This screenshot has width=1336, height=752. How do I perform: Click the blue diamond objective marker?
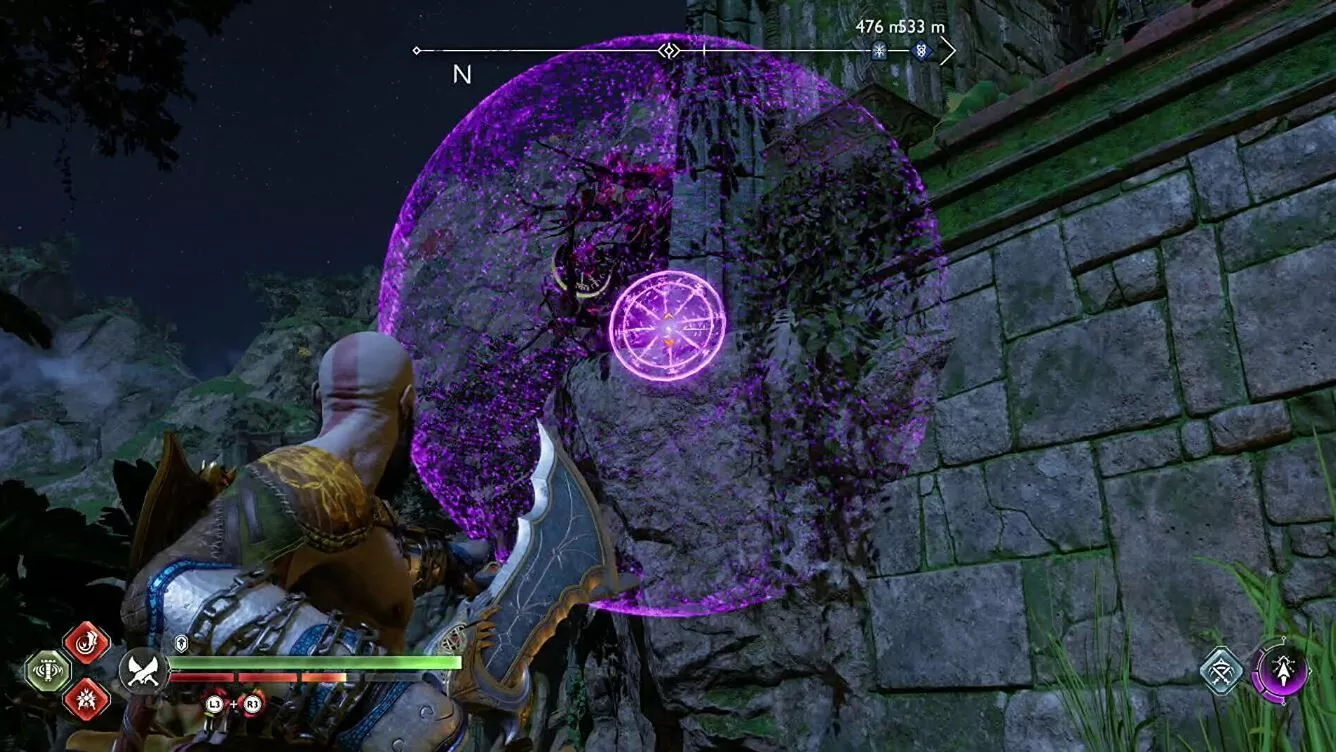click(920, 50)
